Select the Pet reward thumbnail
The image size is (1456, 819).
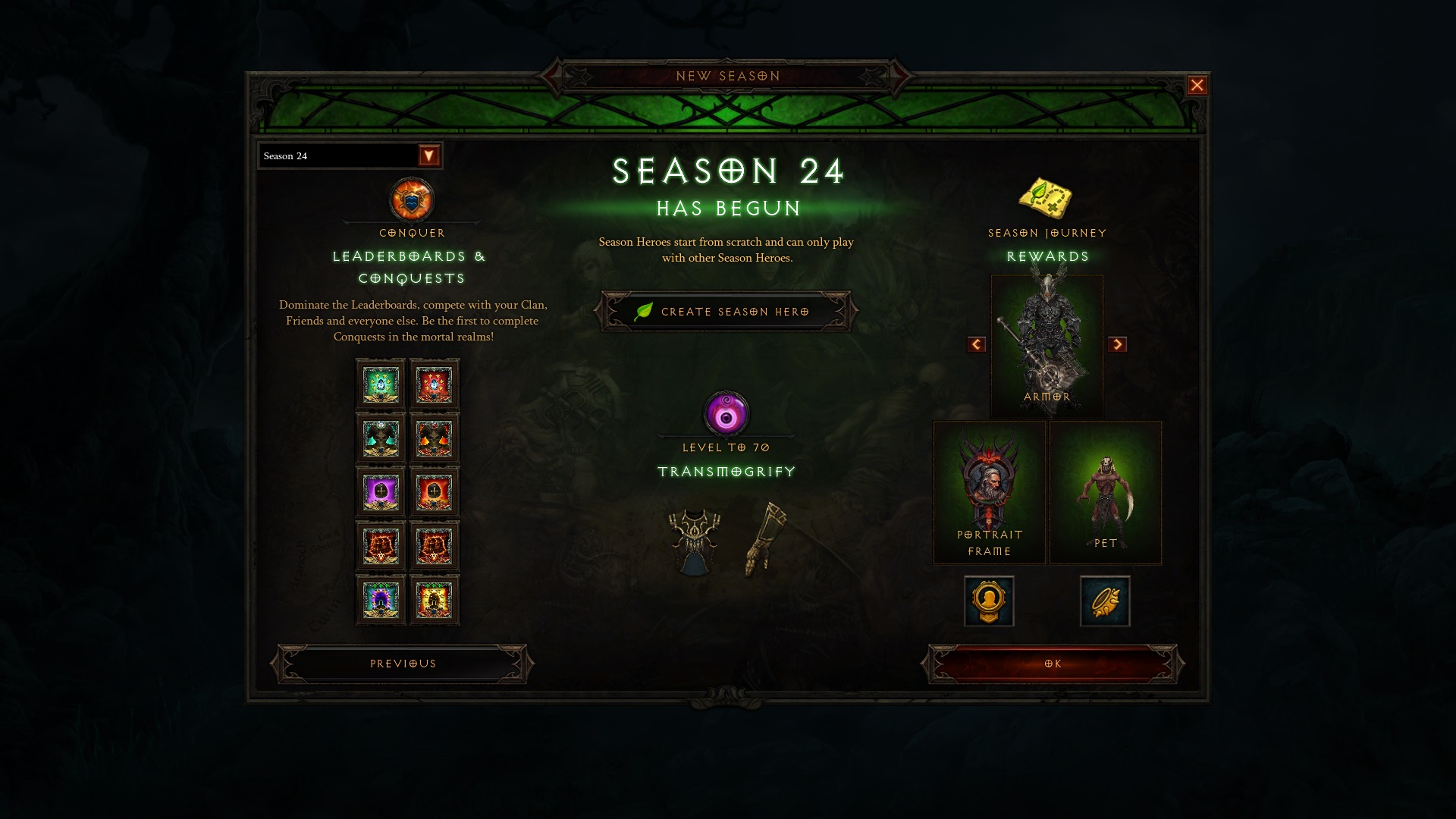[1105, 491]
